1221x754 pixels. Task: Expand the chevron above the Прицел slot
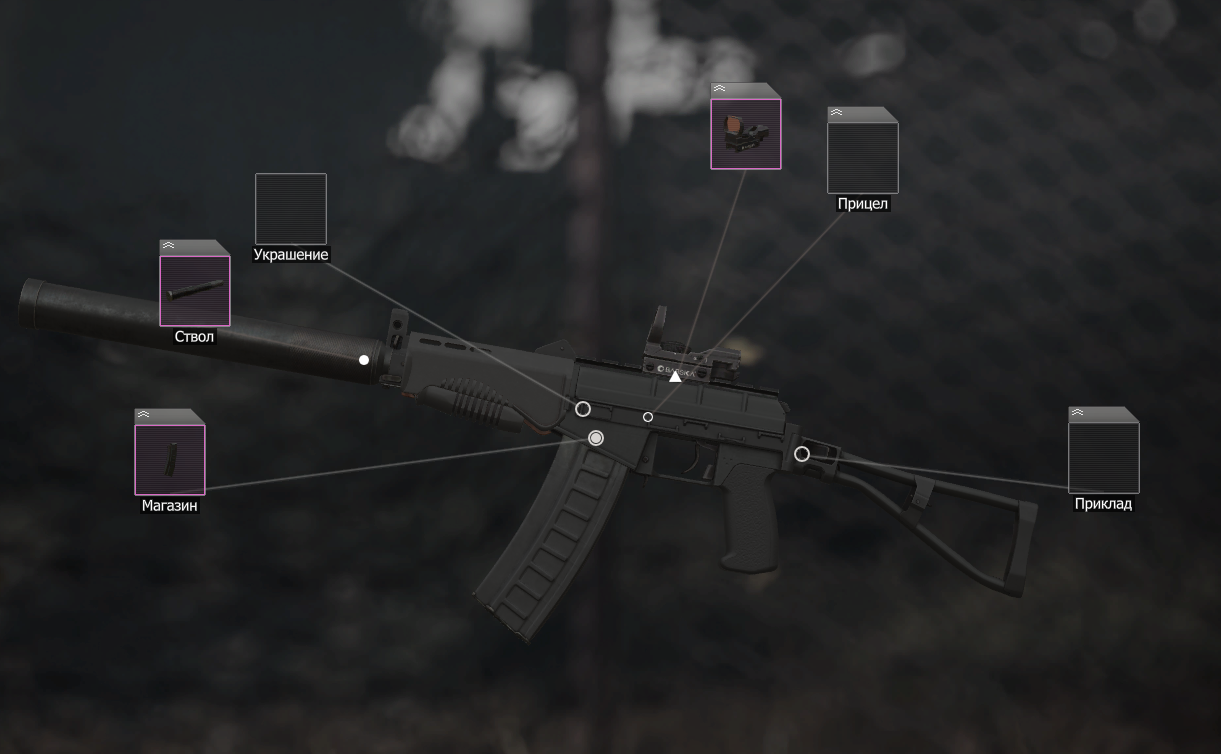click(x=836, y=113)
